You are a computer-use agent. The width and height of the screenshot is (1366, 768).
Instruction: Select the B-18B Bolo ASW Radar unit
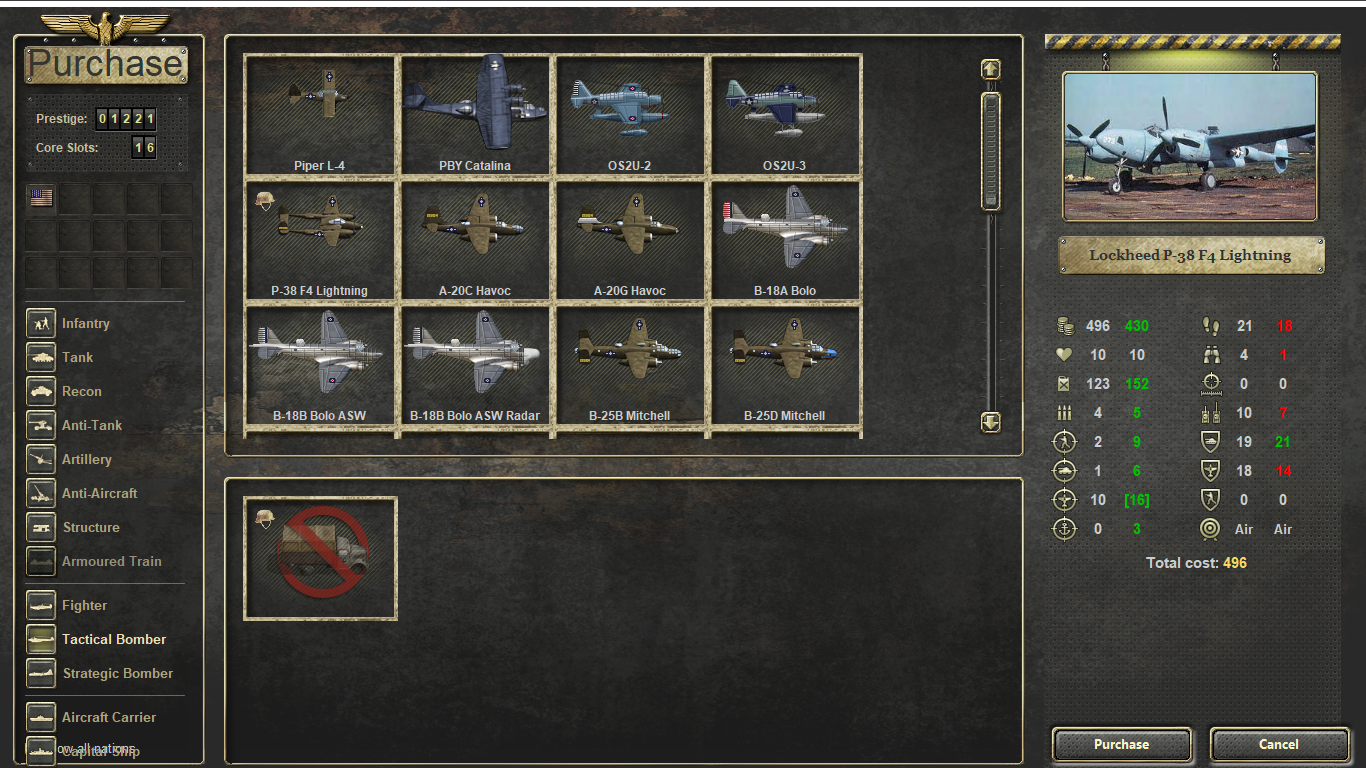click(475, 365)
